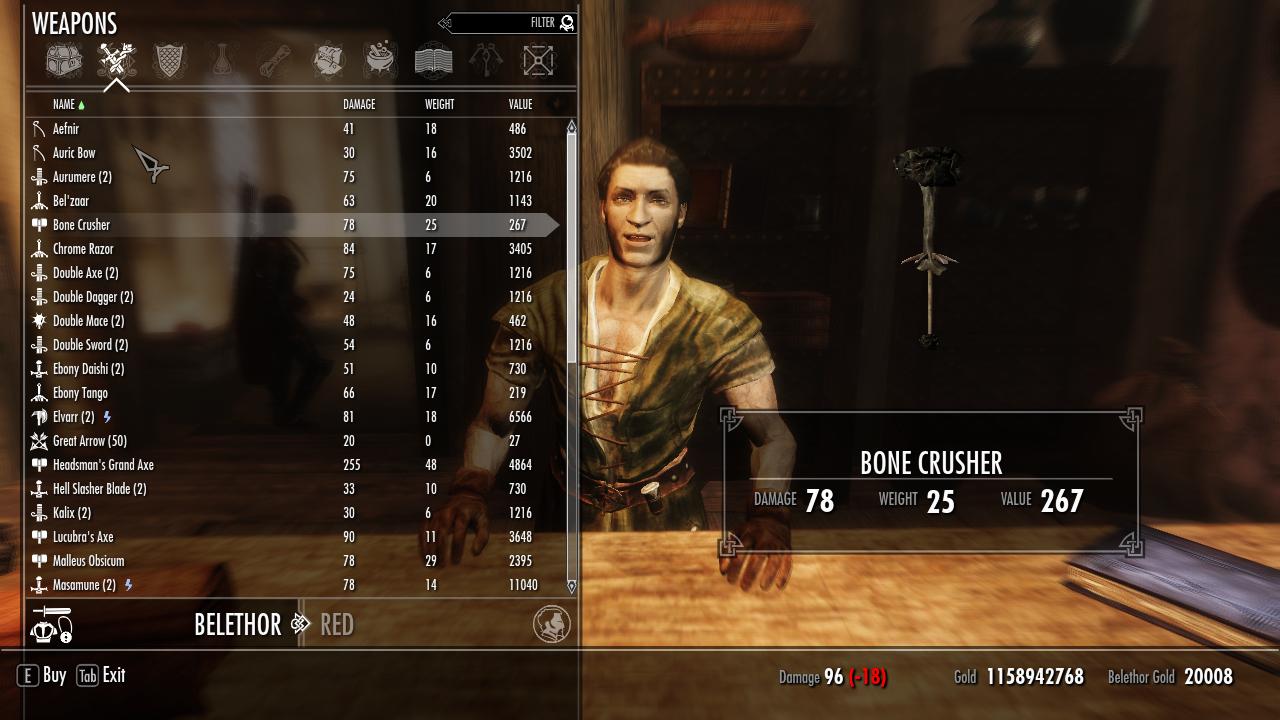Select Headsman's Grand Axe entry

tap(103, 465)
